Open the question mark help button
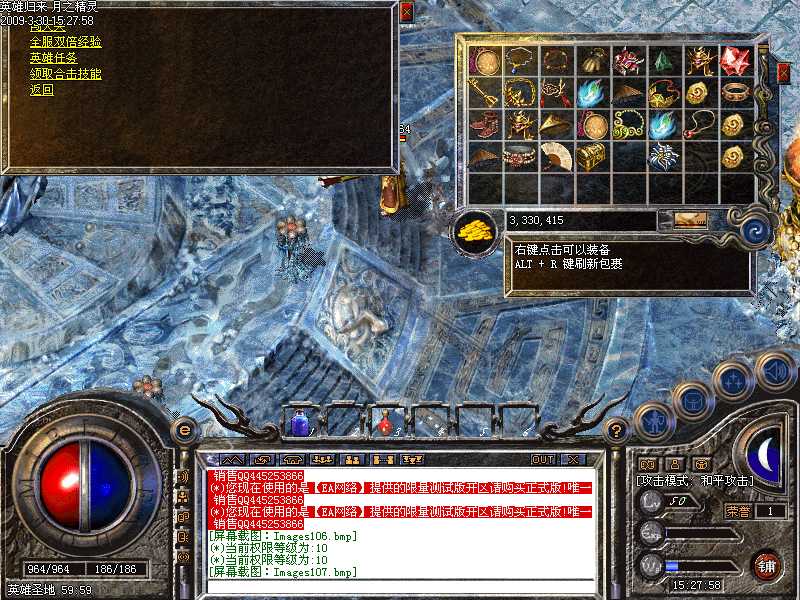800x600 pixels. point(617,431)
